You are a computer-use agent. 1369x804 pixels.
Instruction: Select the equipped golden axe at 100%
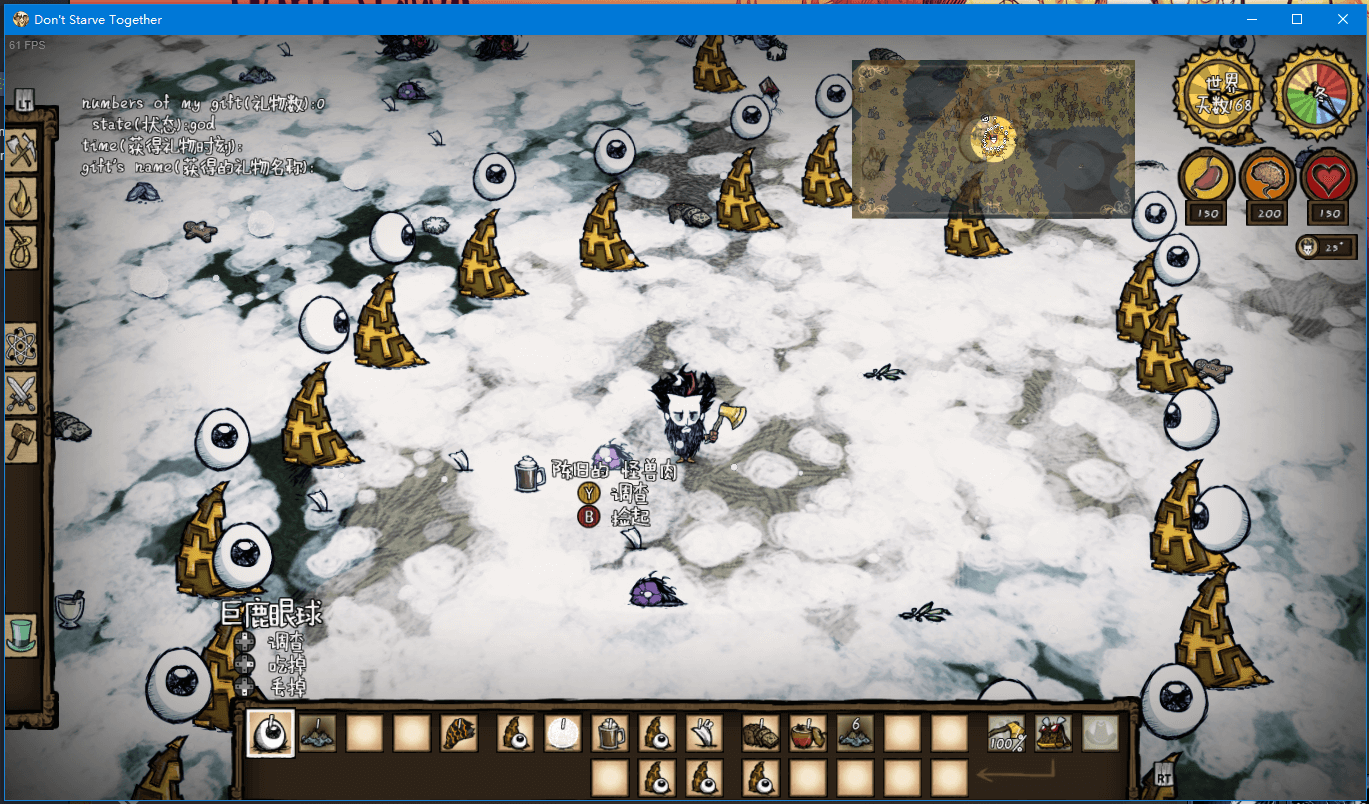click(x=1006, y=733)
